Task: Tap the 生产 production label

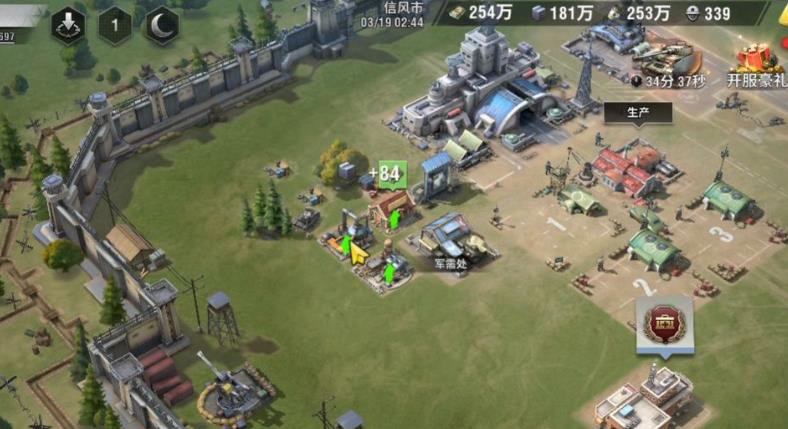Action: [638, 113]
